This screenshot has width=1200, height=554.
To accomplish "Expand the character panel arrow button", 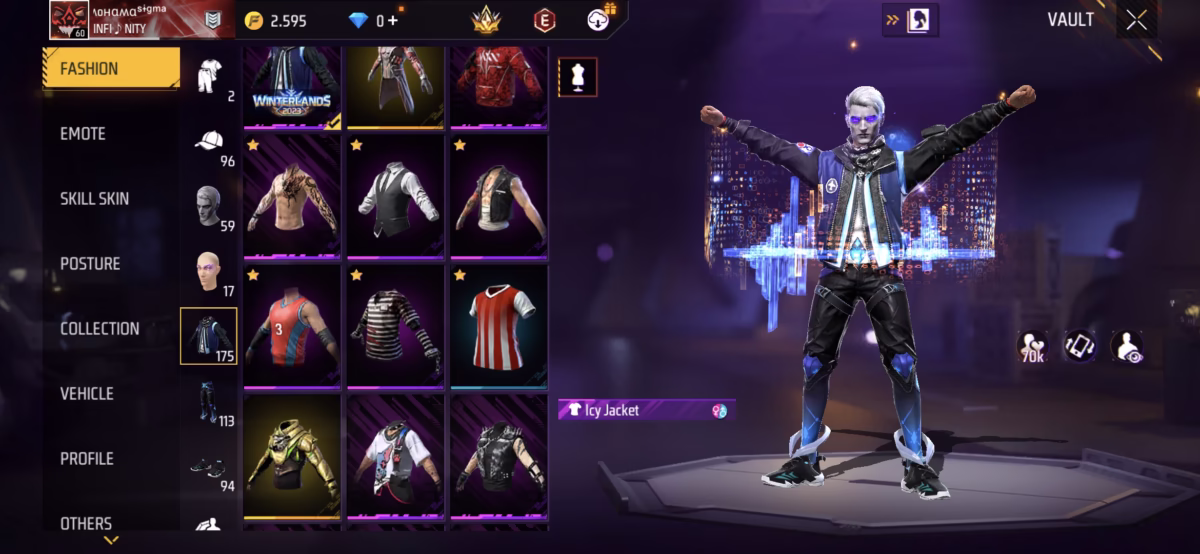I will 909,20.
